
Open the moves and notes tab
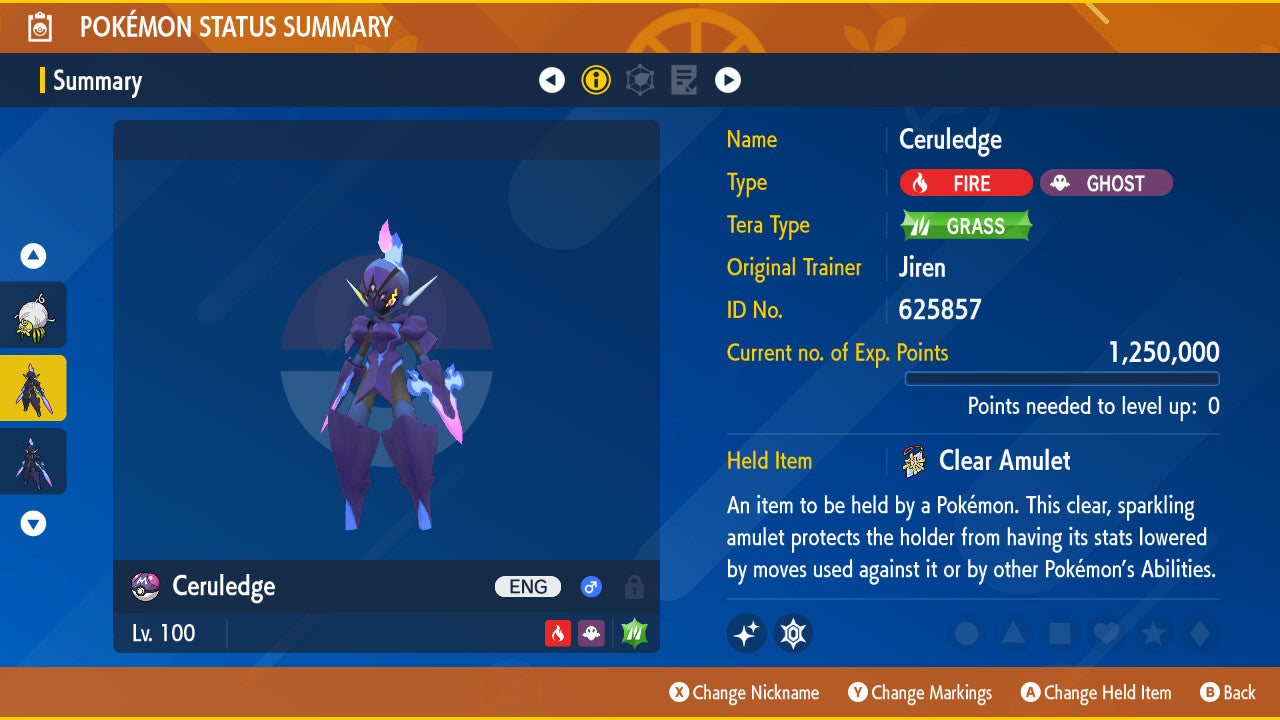(684, 80)
